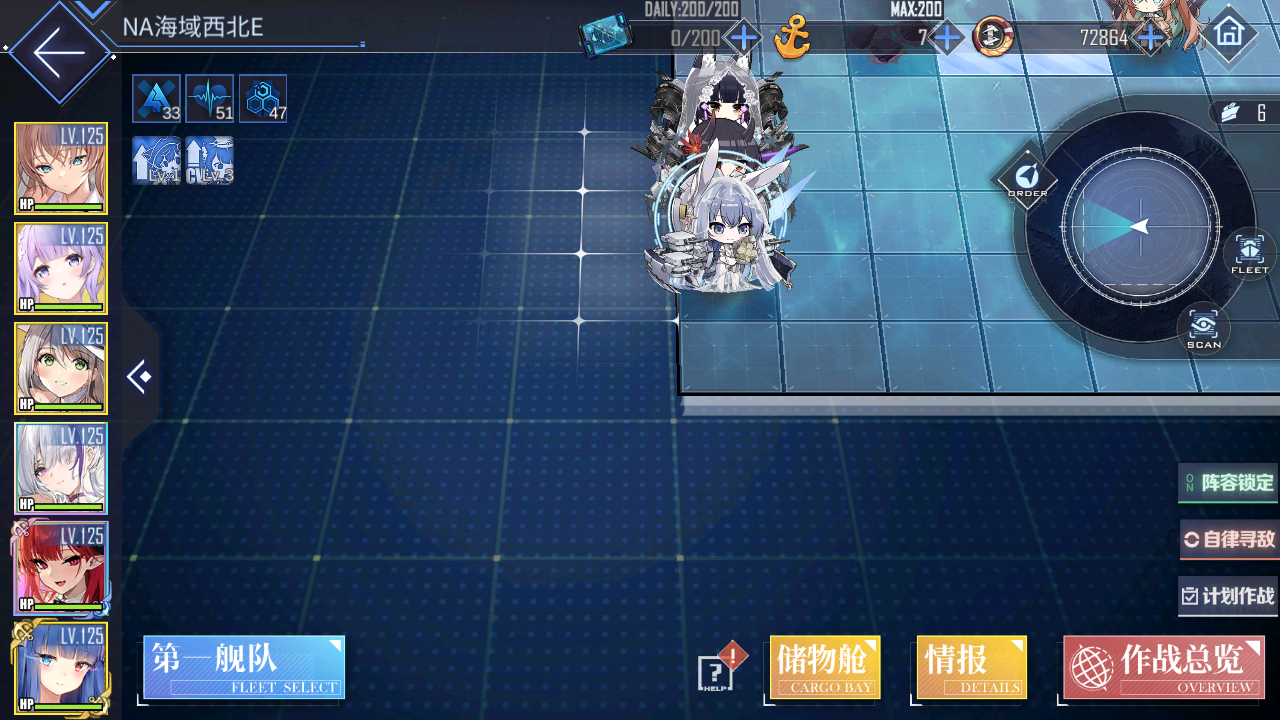Go back with the arrow button

58,50
